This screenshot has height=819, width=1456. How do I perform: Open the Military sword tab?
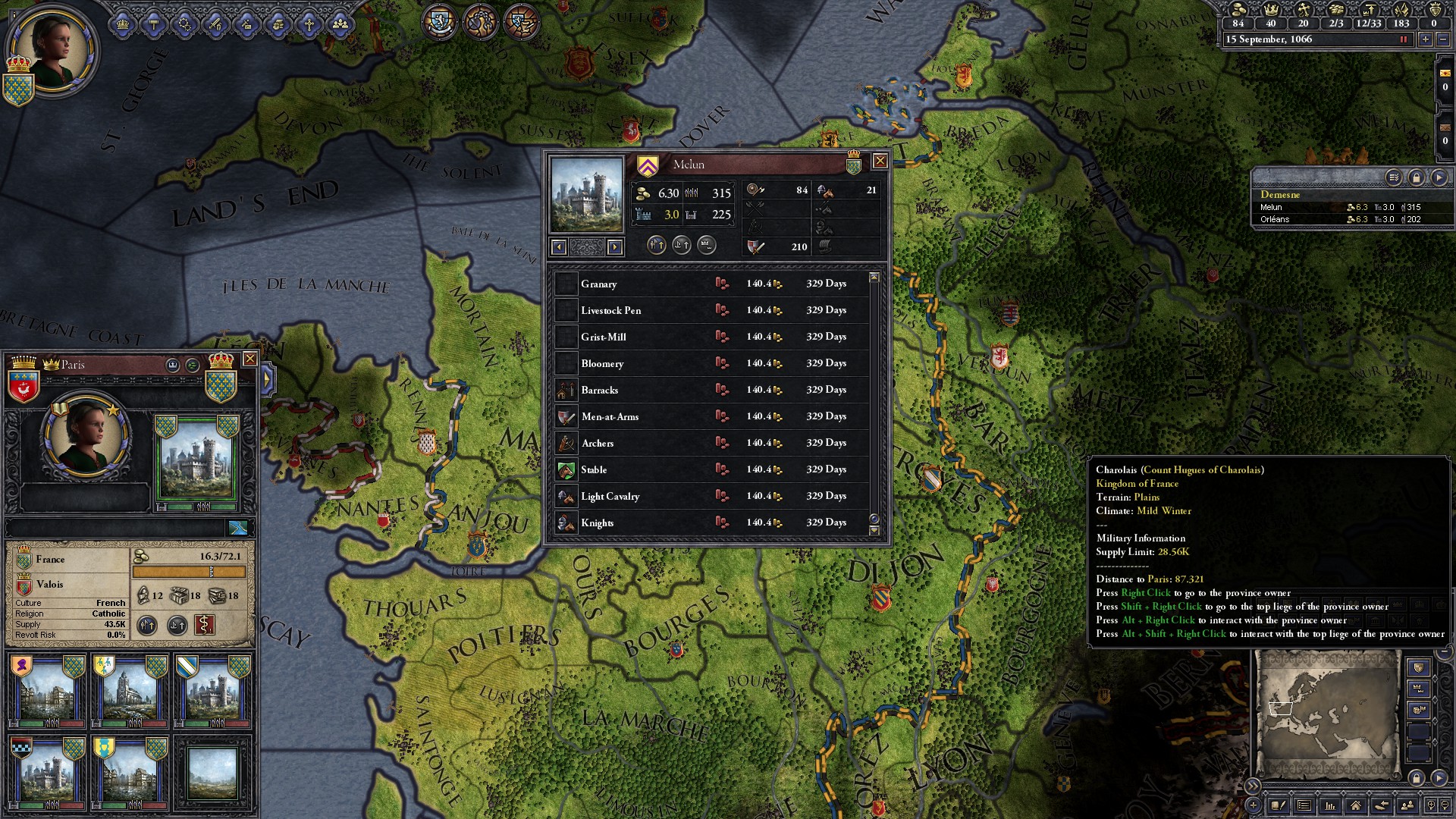point(216,24)
